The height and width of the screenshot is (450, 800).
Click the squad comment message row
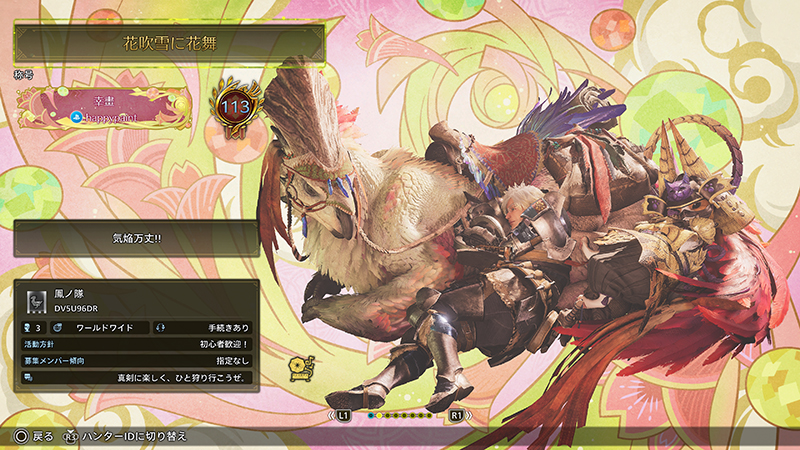tap(136, 378)
